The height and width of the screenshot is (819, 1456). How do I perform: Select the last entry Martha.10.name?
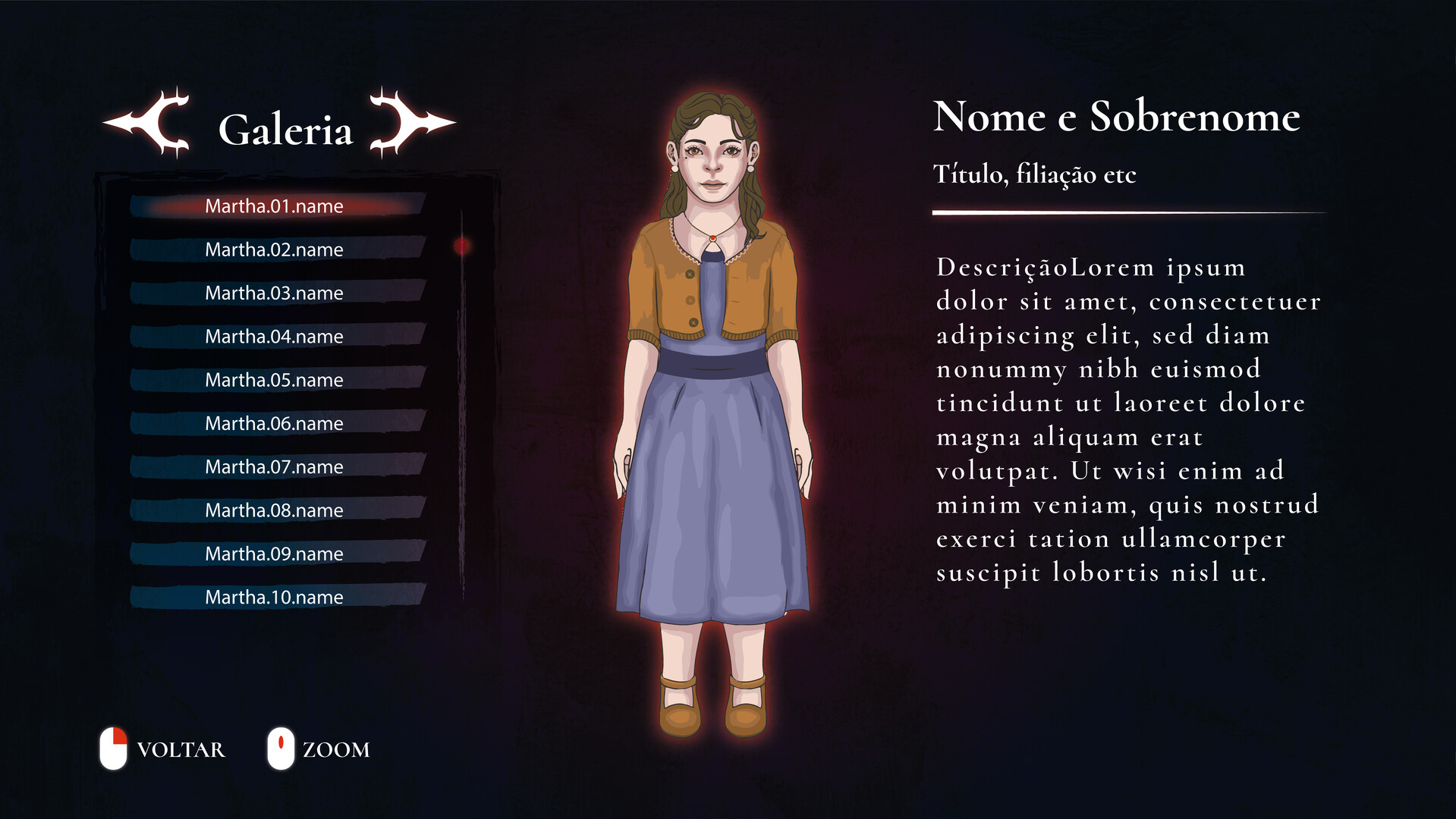pyautogui.click(x=273, y=597)
